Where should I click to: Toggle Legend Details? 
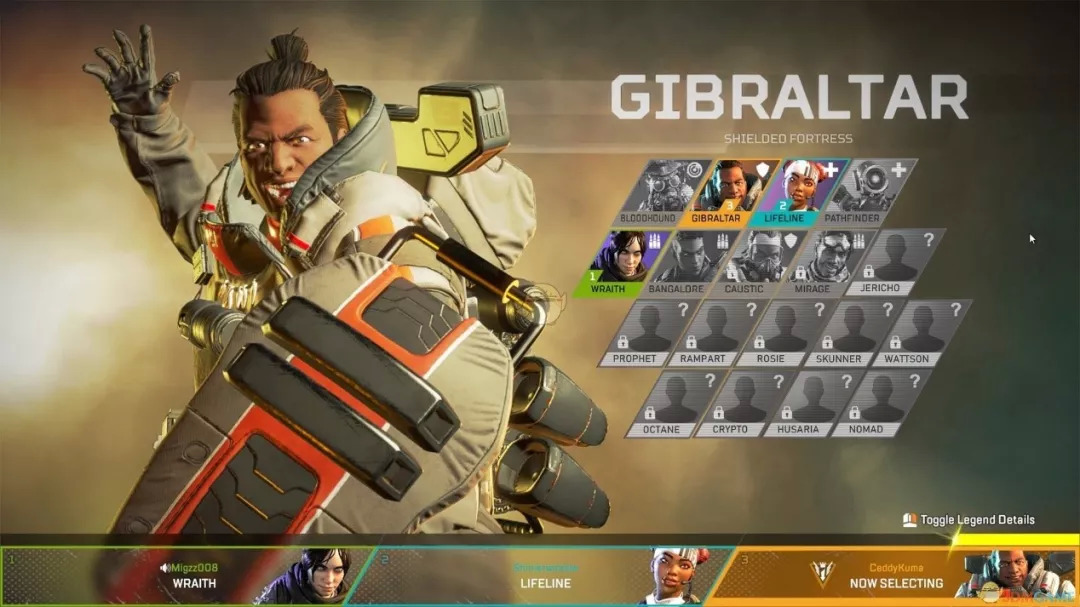click(968, 520)
